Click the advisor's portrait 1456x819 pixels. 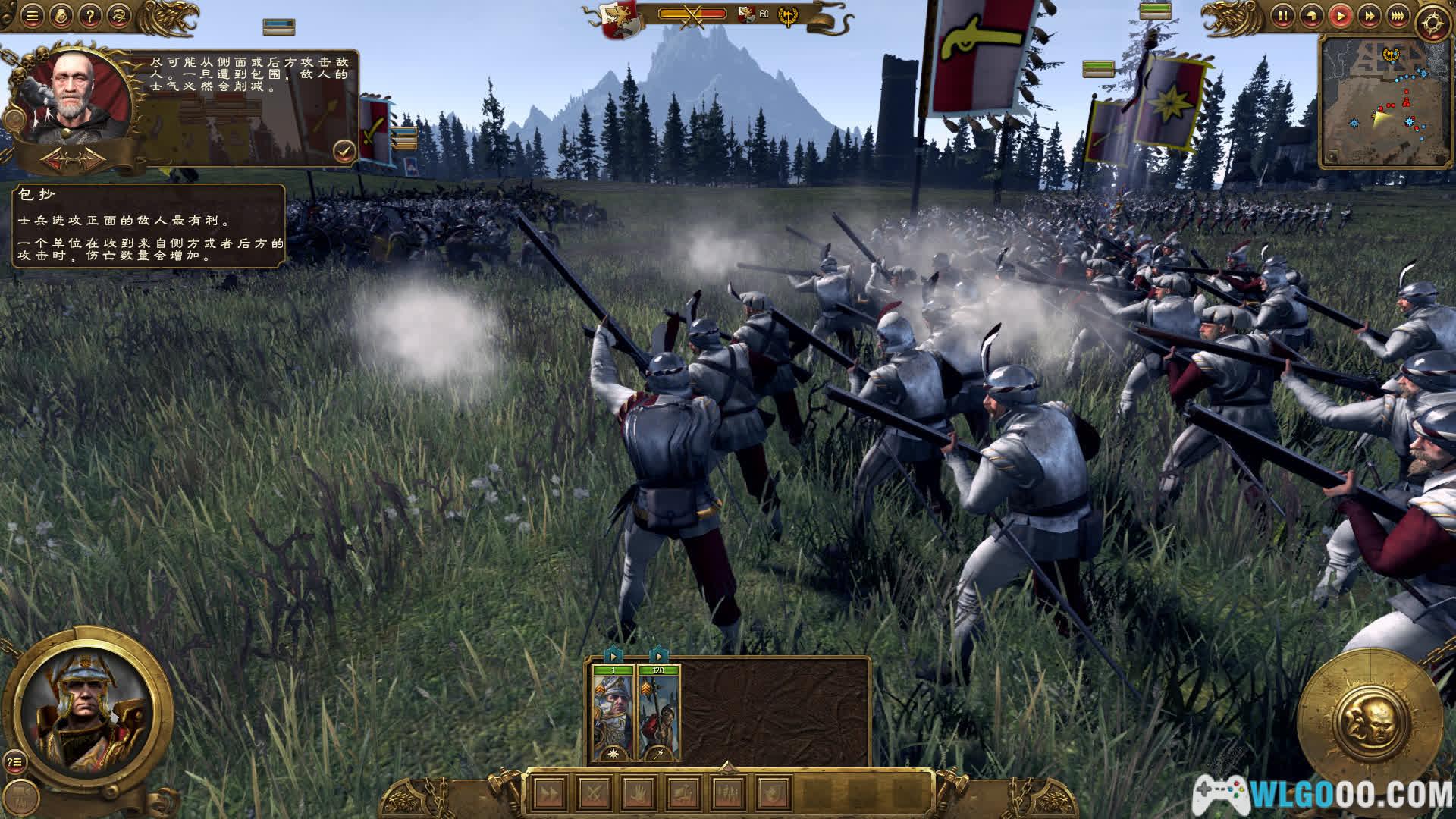pos(76,95)
